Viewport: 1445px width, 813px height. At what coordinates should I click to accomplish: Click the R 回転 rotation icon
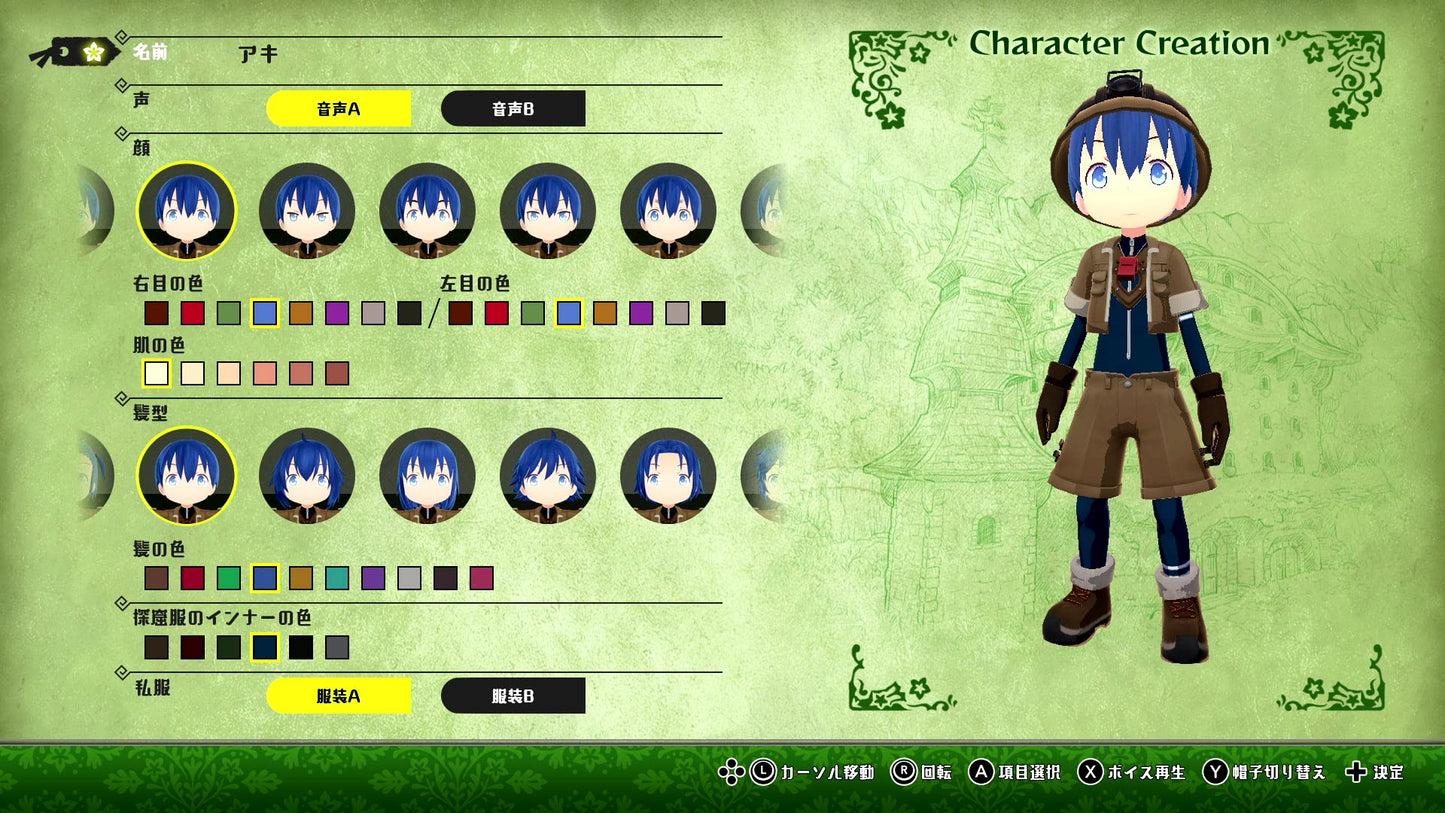pos(906,773)
